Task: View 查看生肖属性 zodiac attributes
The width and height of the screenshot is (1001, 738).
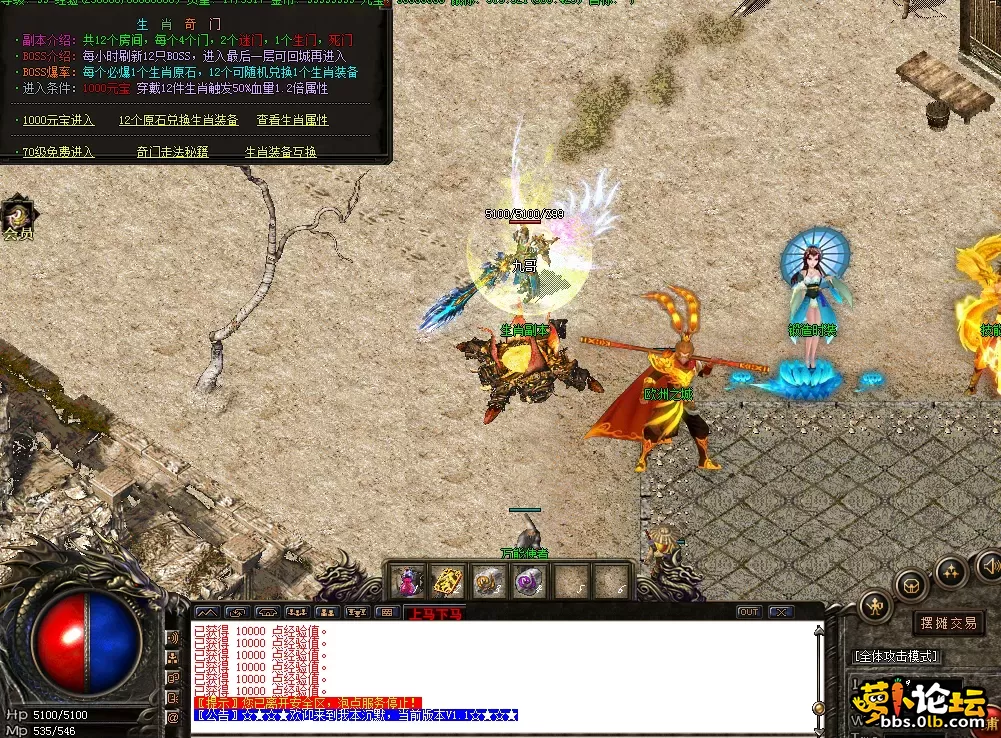Action: pyautogui.click(x=292, y=120)
